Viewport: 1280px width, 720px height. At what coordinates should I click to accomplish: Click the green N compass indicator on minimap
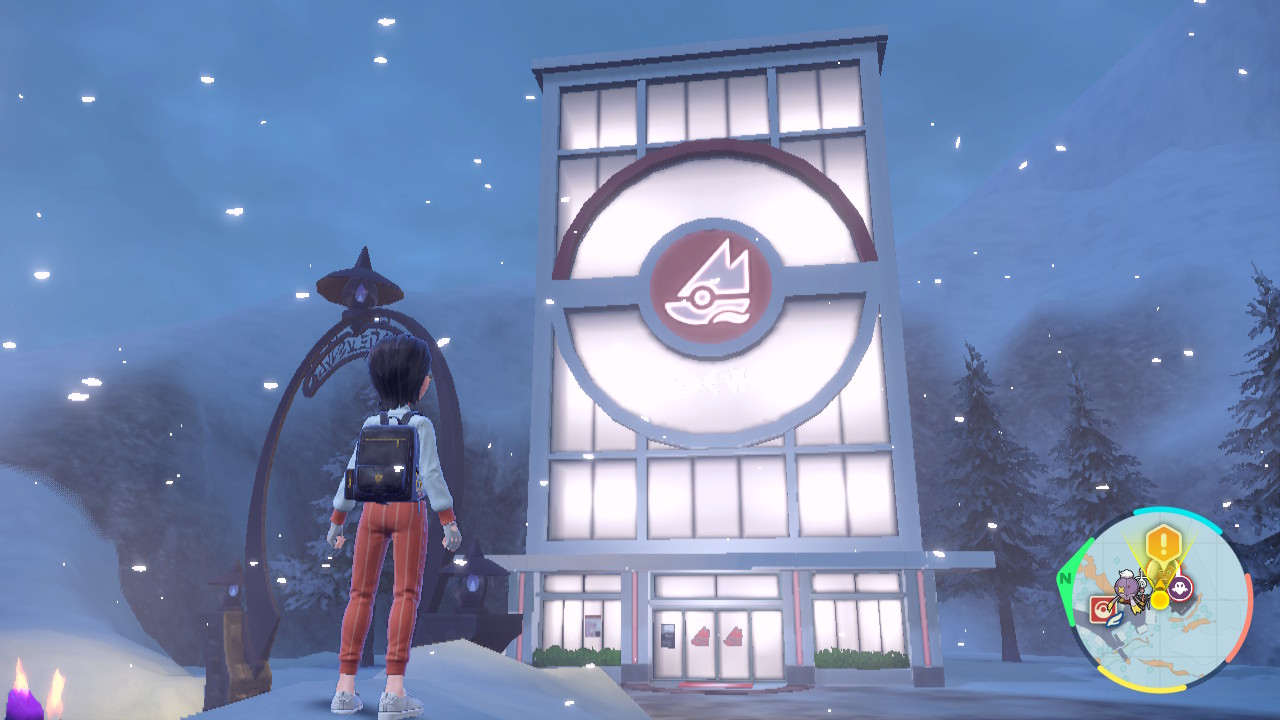point(1064,579)
